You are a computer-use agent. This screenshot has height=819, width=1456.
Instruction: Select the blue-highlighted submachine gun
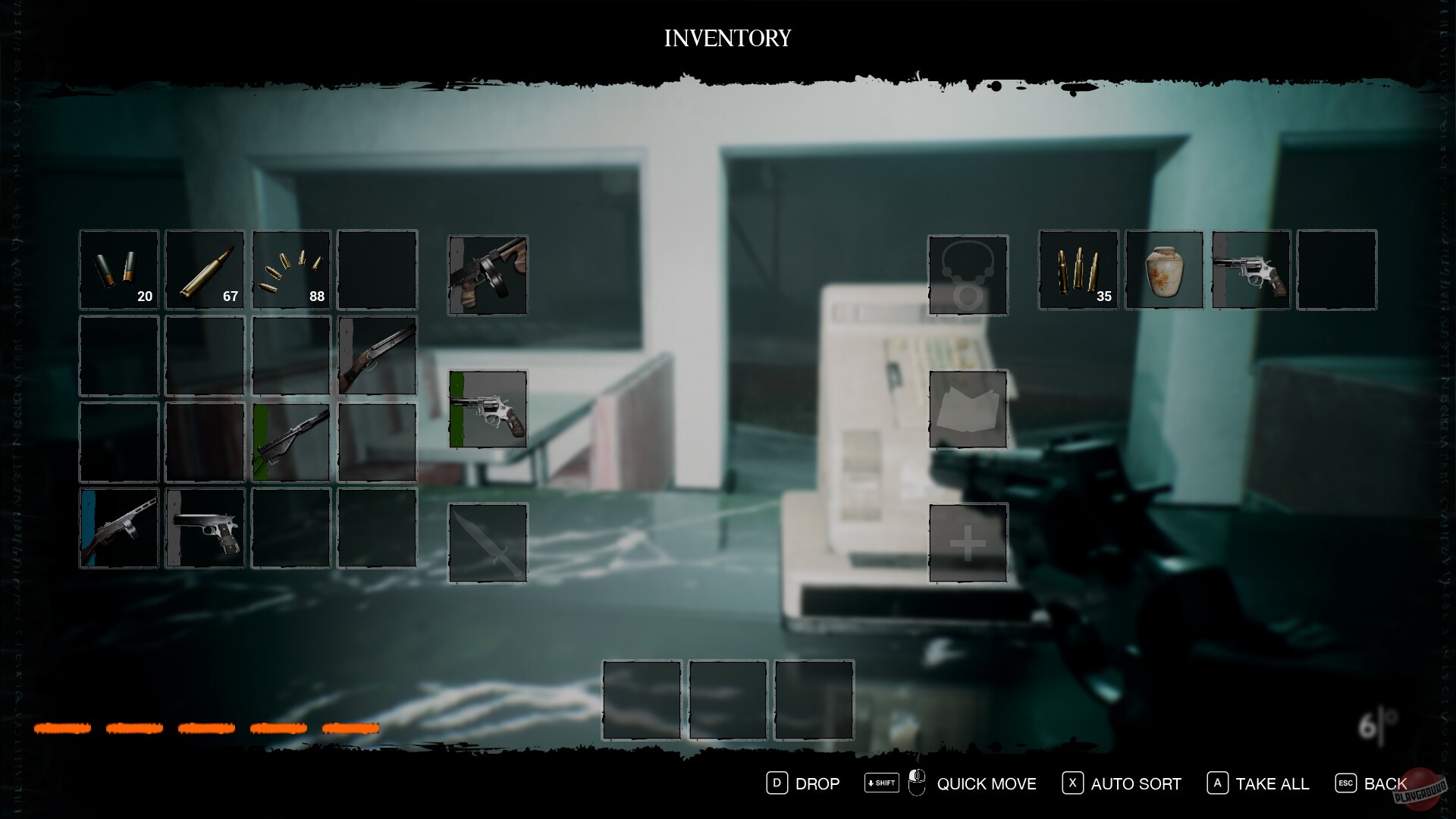pos(118,529)
